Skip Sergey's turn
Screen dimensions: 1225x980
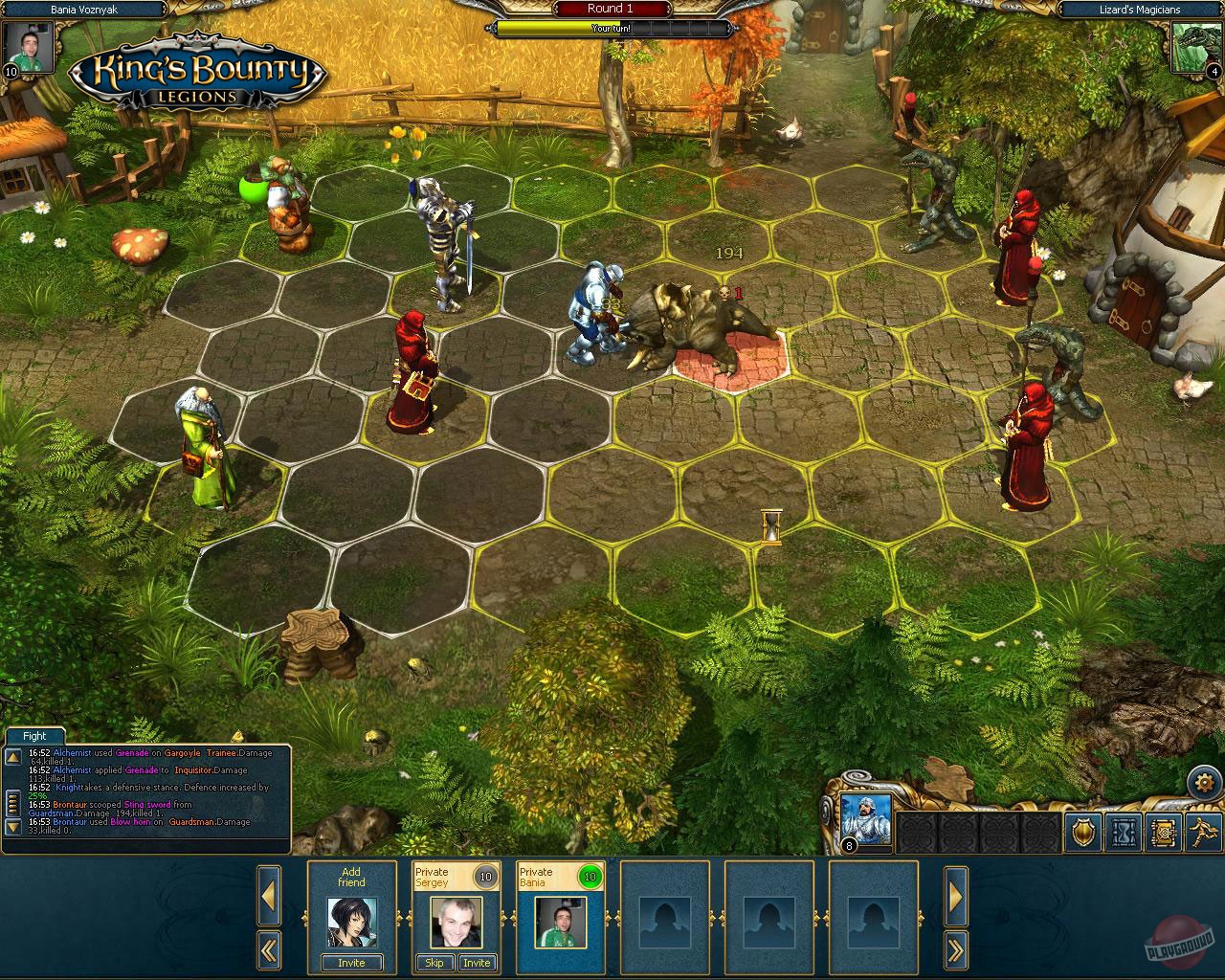click(434, 963)
